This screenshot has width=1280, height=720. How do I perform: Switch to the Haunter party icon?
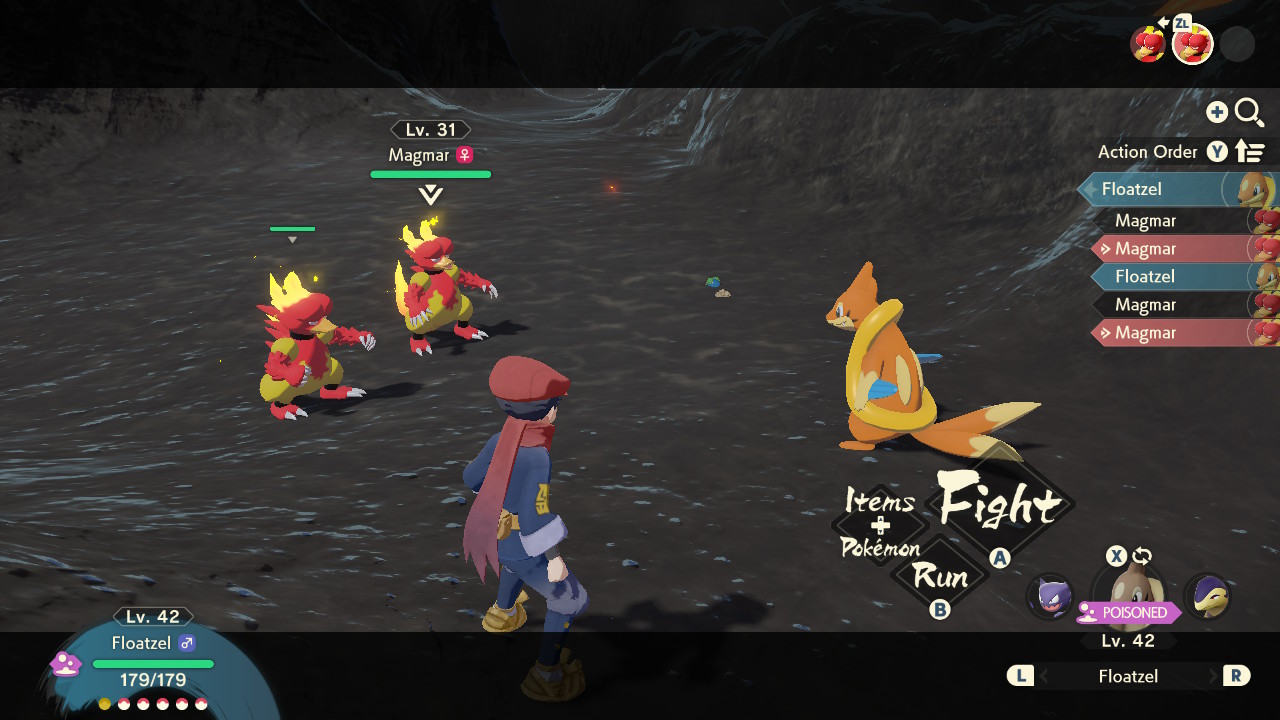[x=1050, y=596]
